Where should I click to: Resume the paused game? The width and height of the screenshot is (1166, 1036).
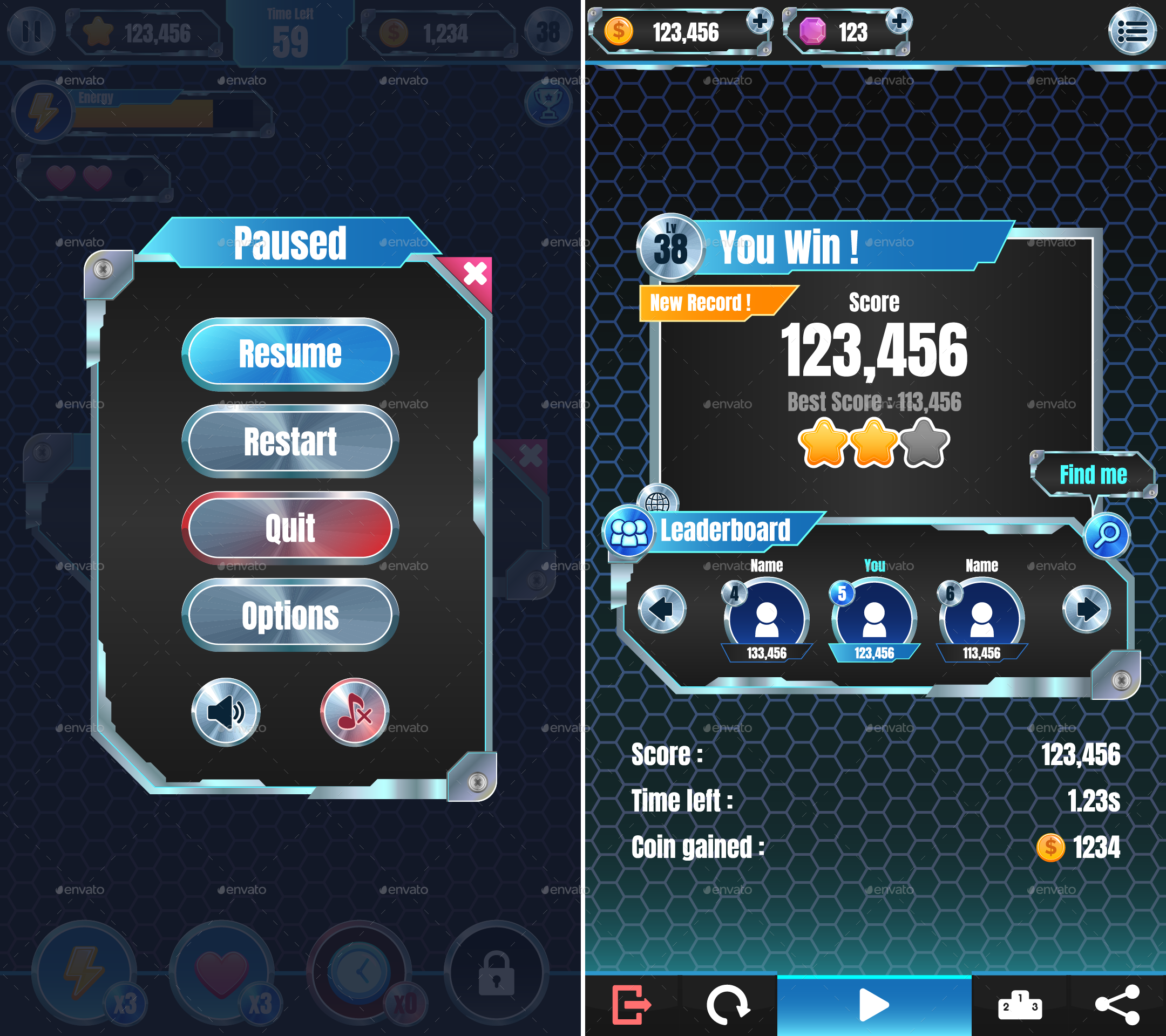tap(290, 354)
